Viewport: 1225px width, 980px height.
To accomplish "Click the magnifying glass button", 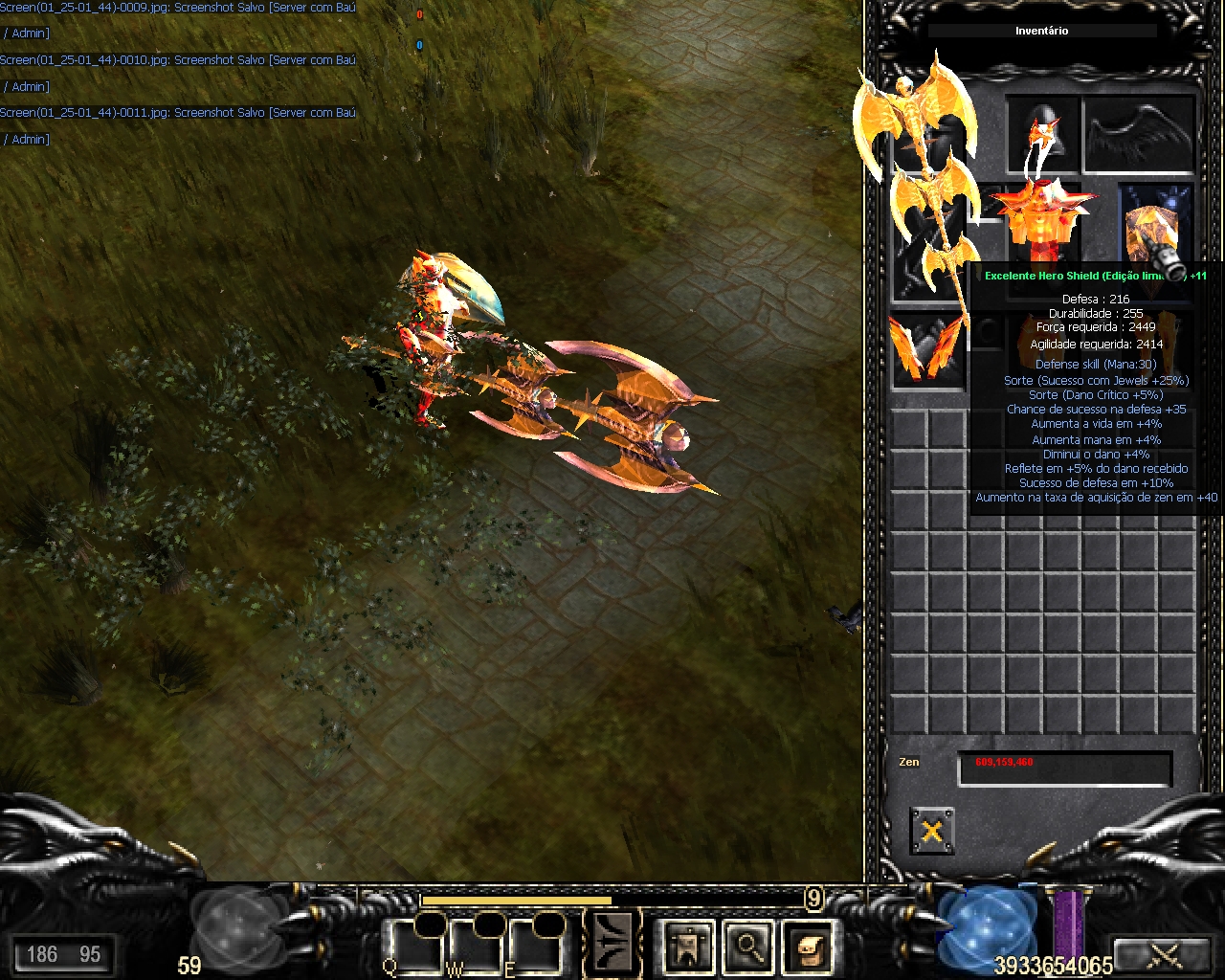I will click(x=747, y=947).
